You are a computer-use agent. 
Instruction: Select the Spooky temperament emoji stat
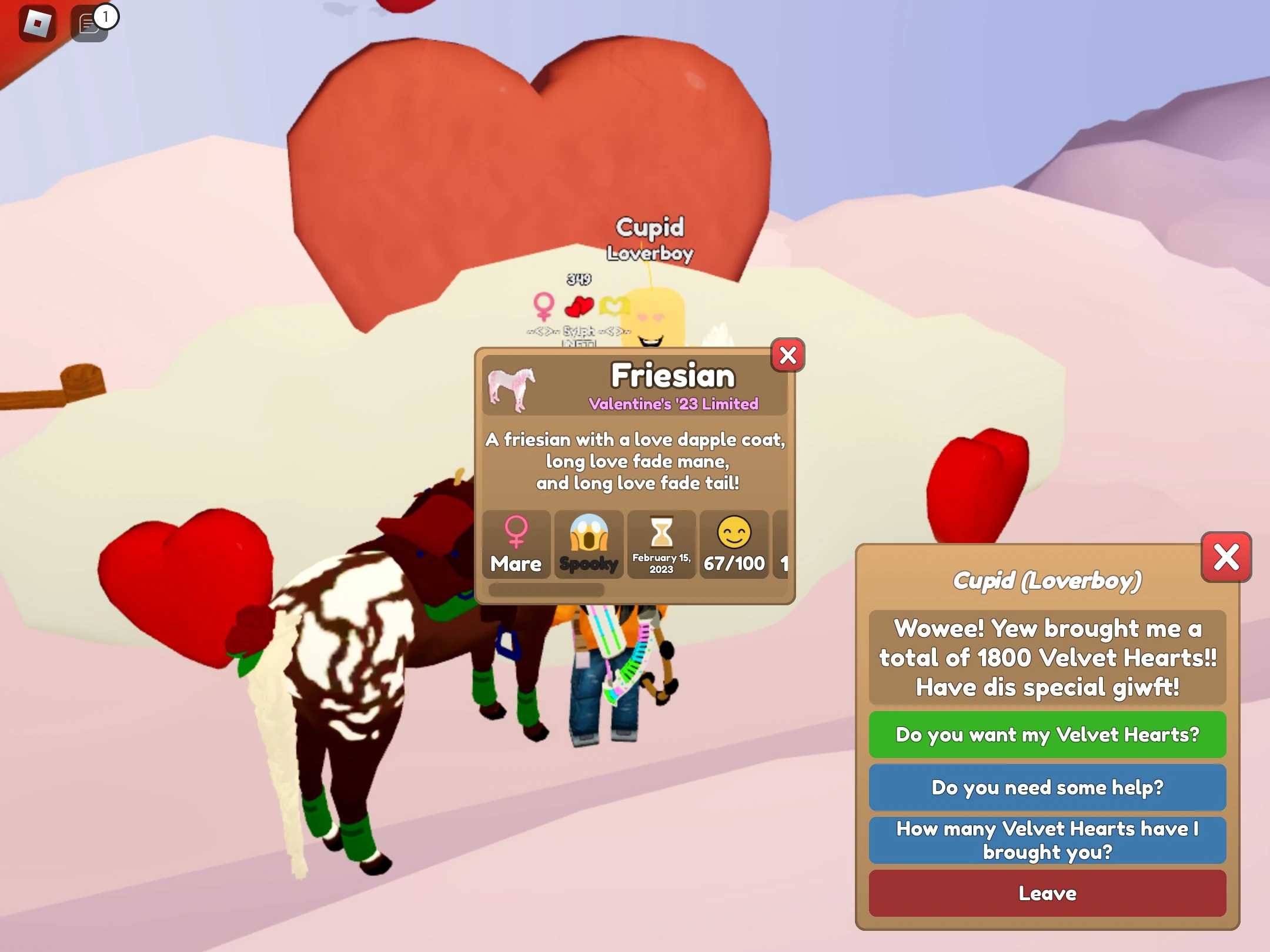click(589, 544)
